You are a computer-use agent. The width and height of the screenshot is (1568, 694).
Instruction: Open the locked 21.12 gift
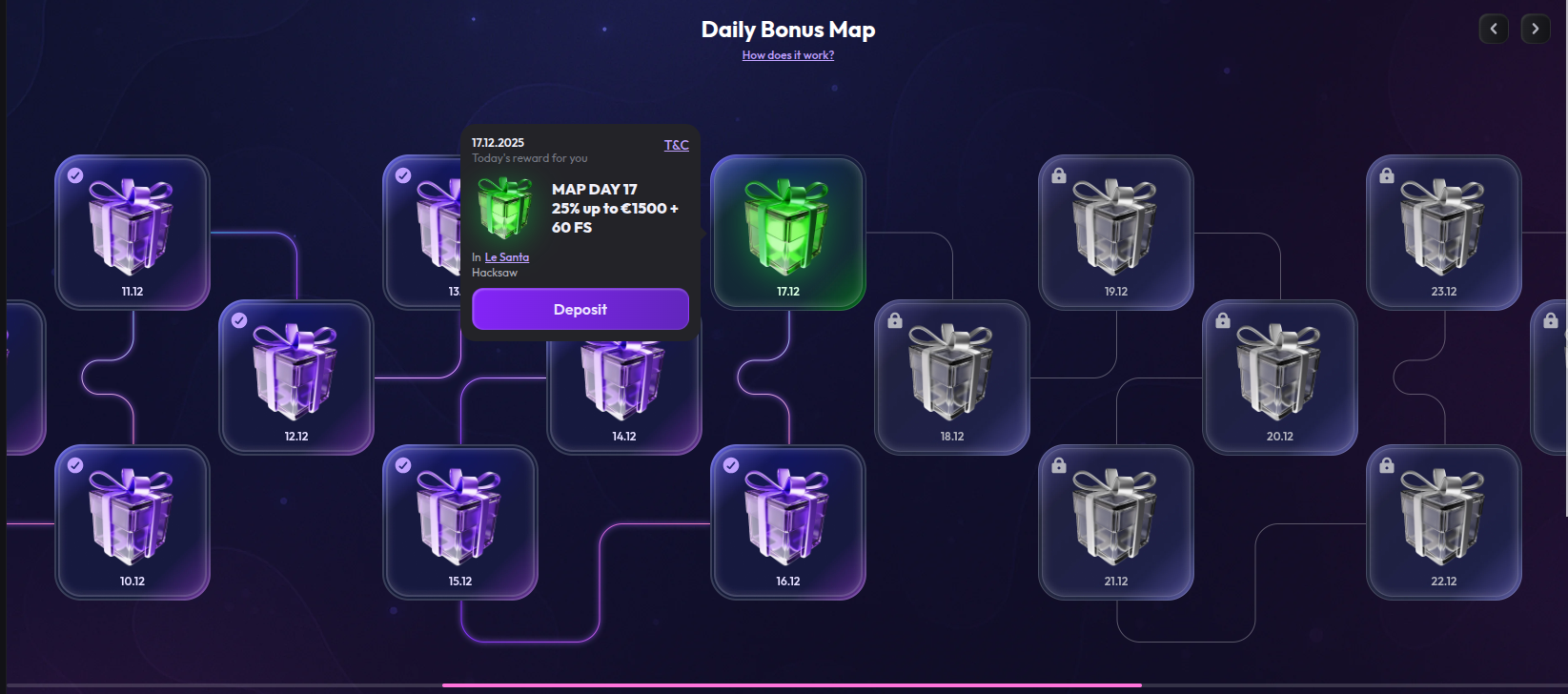pyautogui.click(x=1115, y=522)
